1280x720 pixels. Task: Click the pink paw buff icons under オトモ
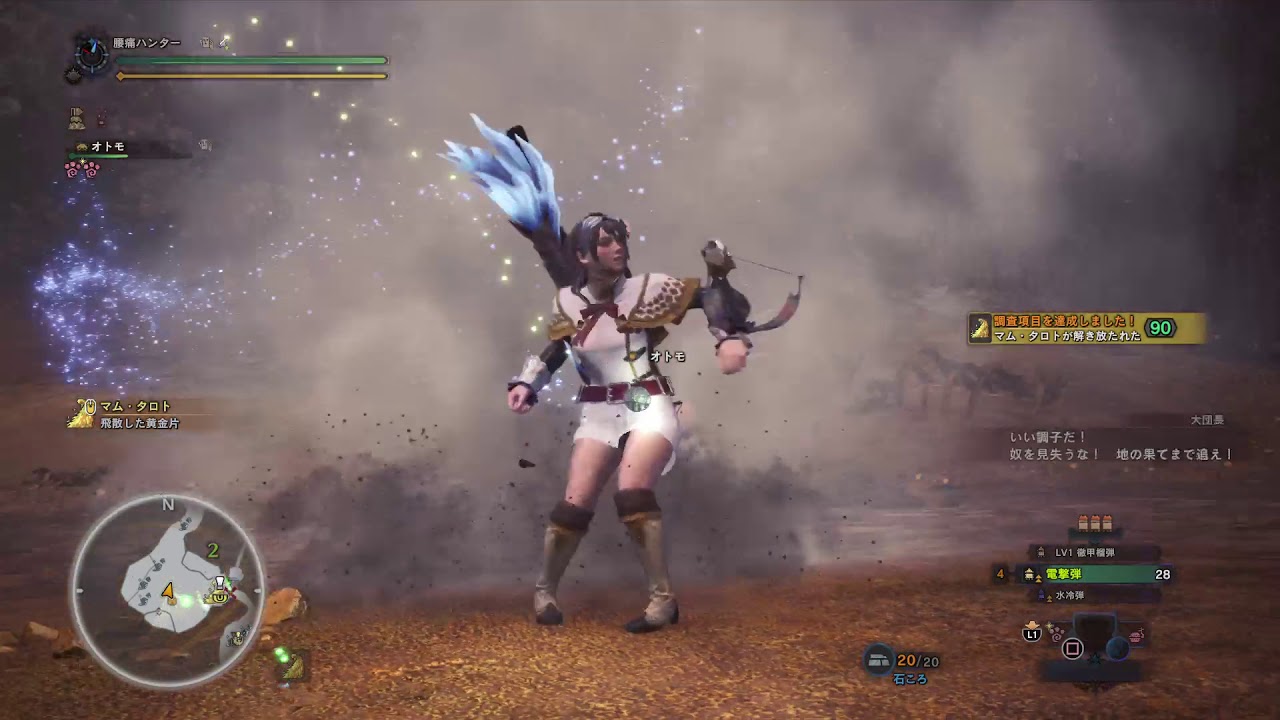click(82, 170)
